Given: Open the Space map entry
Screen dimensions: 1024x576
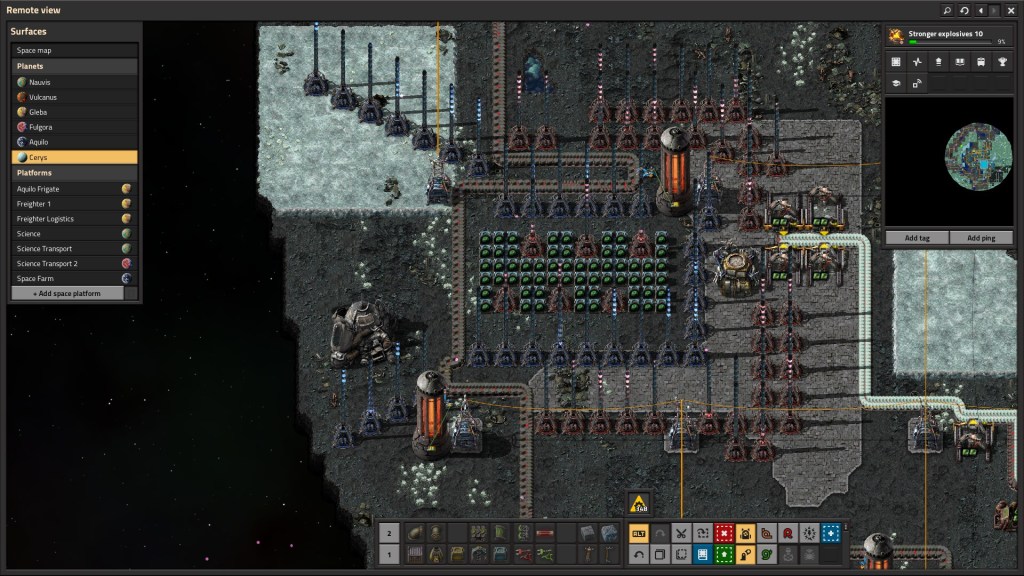Looking at the screenshot, I should click(x=74, y=50).
